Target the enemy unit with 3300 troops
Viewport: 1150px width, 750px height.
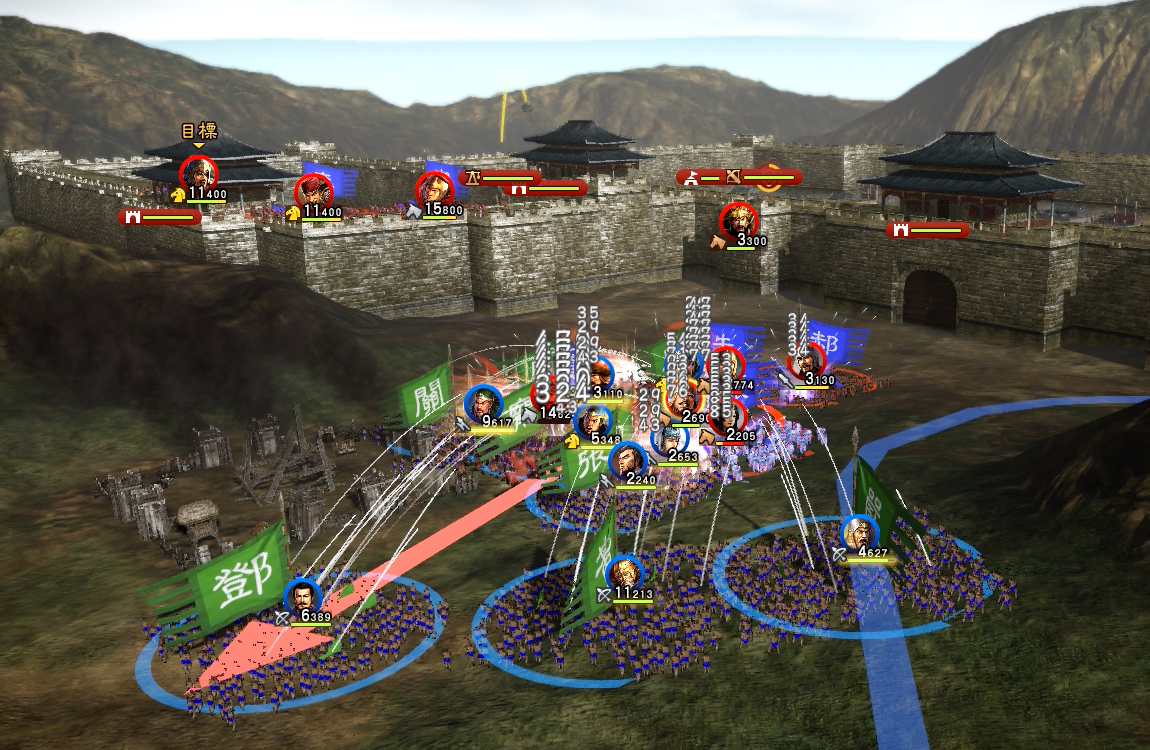pyautogui.click(x=739, y=220)
